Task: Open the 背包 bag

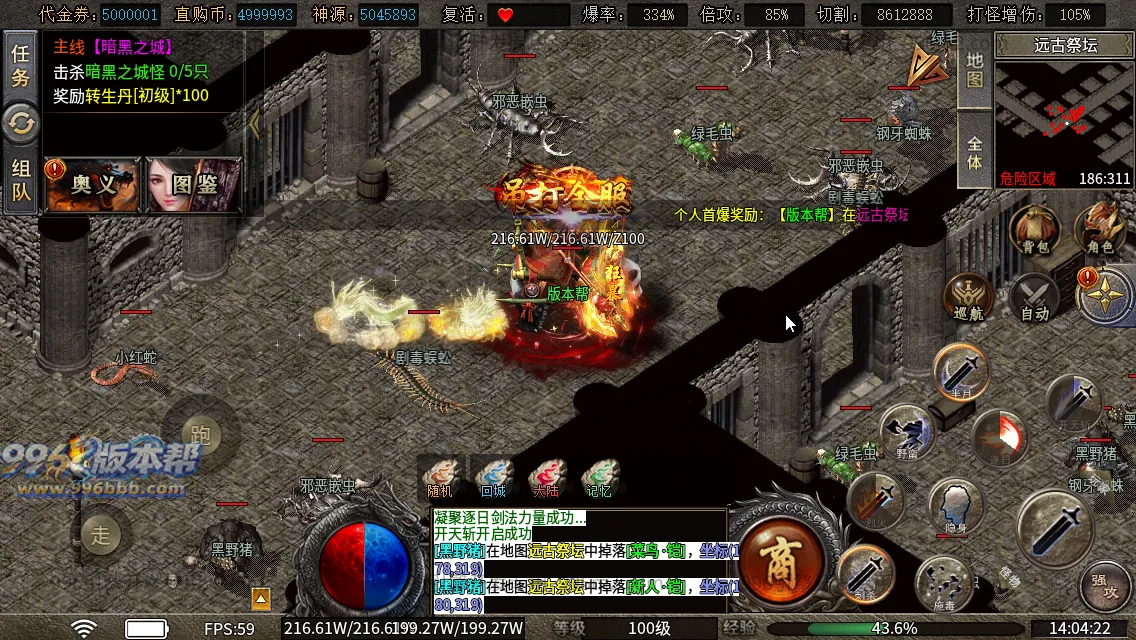Action: [1035, 230]
